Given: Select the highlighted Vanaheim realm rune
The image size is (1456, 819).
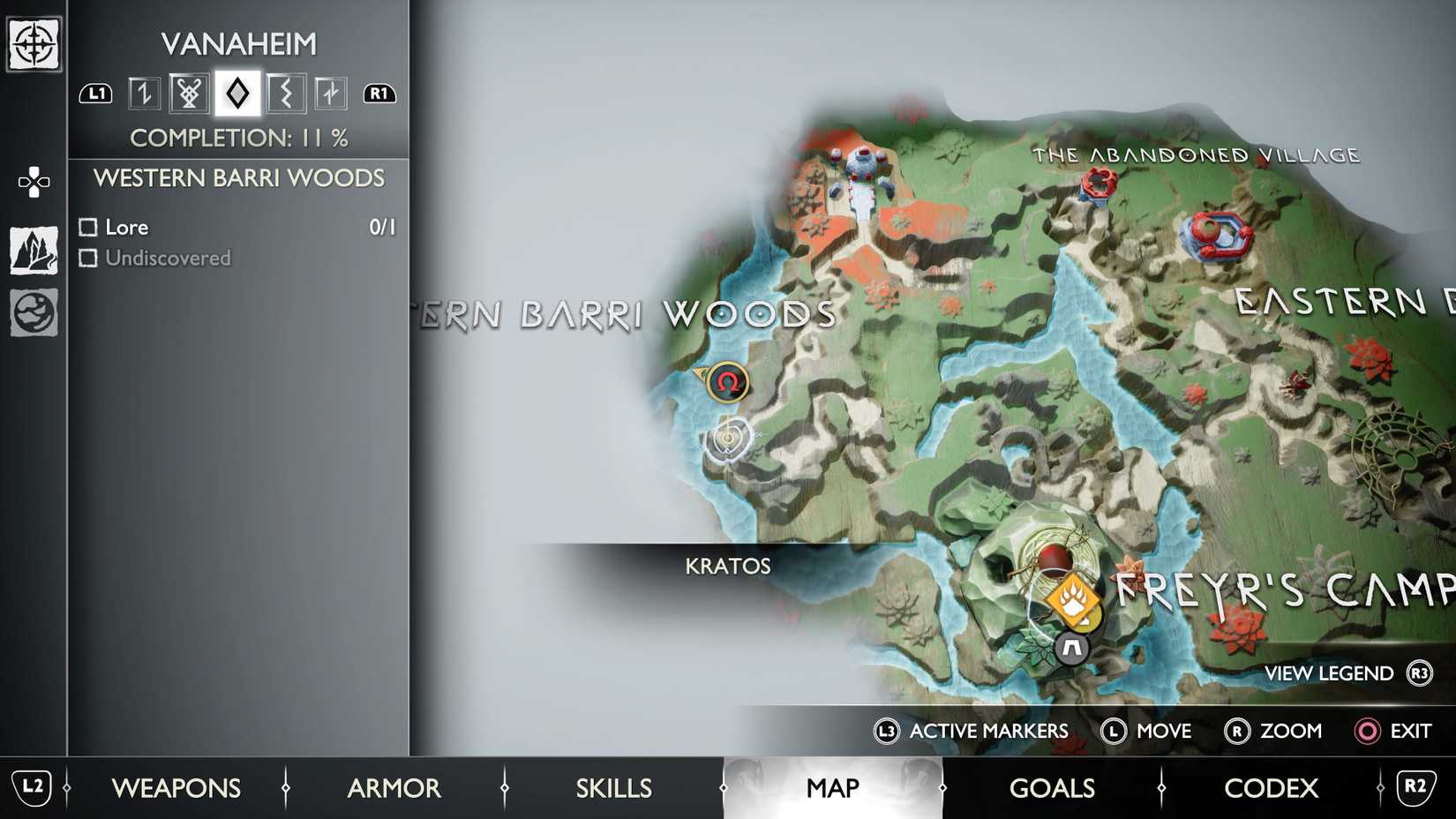Looking at the screenshot, I should point(238,93).
